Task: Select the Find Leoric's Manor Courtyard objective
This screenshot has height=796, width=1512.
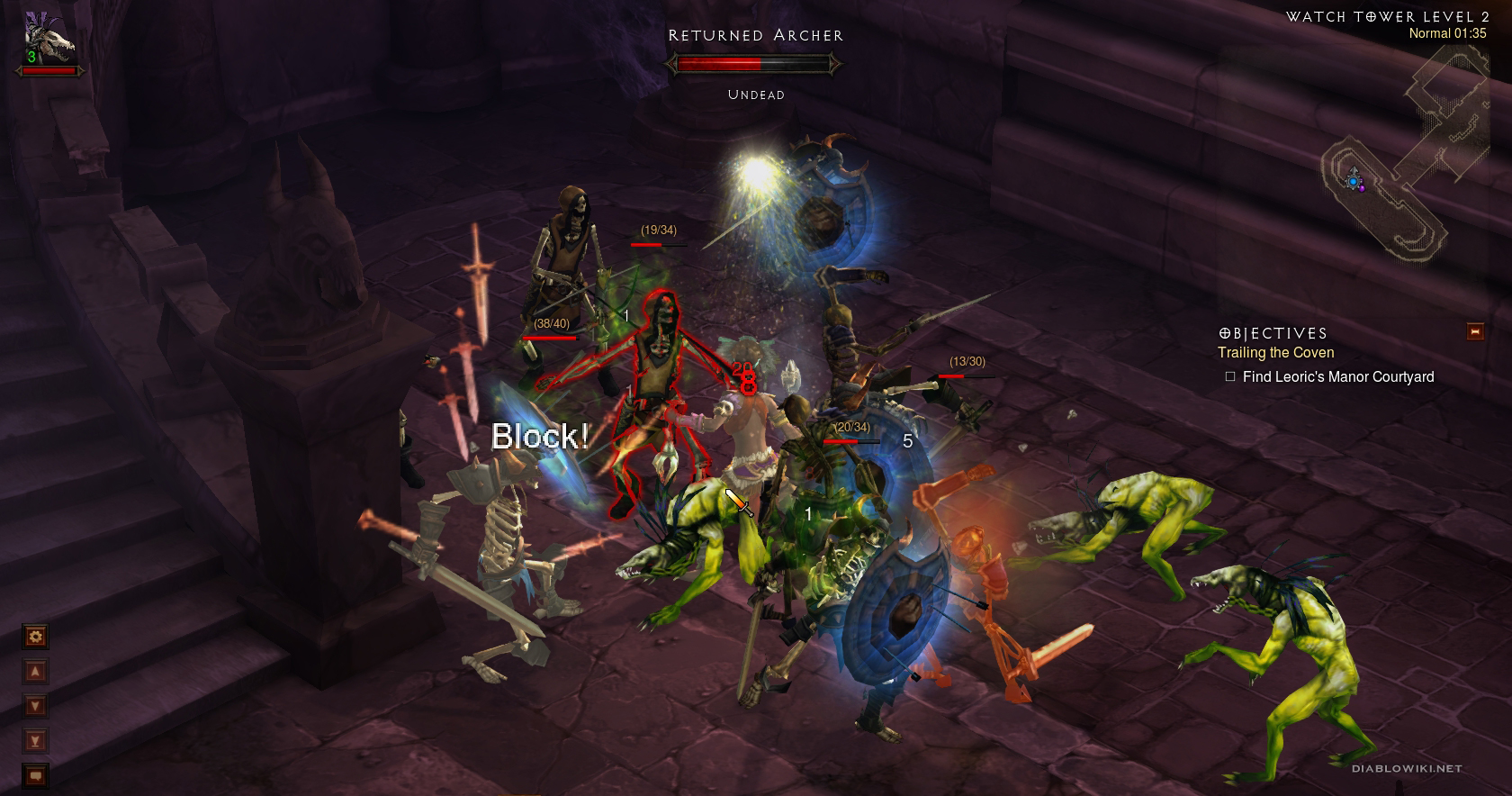Action: [1337, 376]
